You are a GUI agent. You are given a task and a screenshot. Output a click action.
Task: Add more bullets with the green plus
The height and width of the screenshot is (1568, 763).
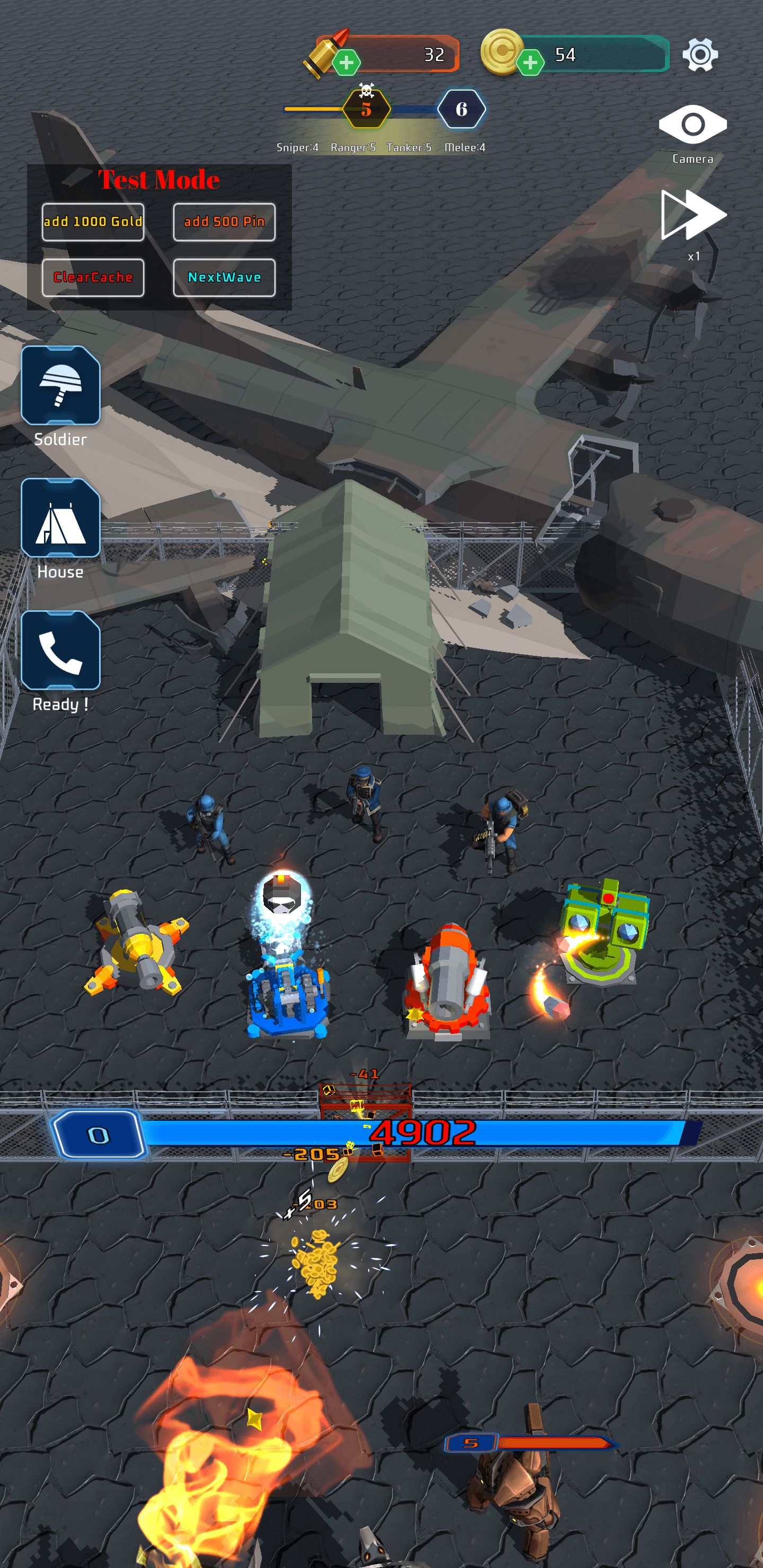tap(347, 62)
